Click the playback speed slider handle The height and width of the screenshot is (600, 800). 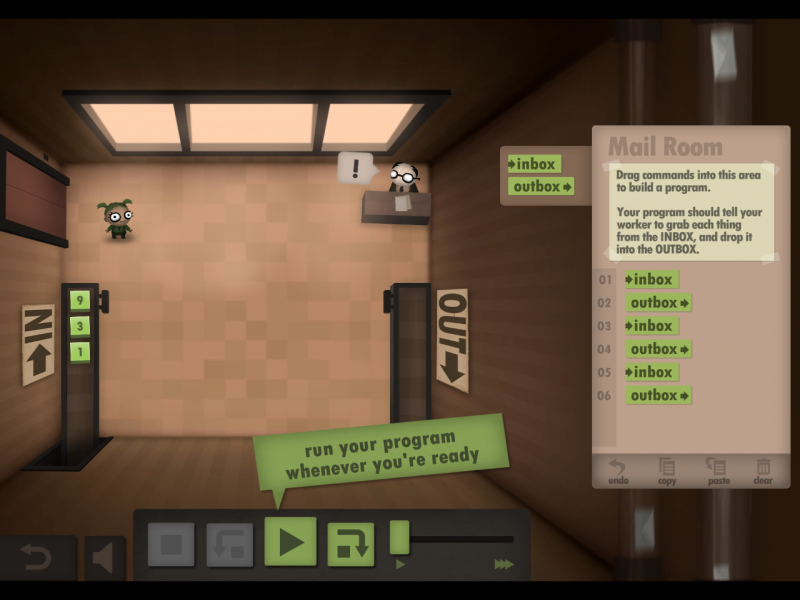coord(400,537)
